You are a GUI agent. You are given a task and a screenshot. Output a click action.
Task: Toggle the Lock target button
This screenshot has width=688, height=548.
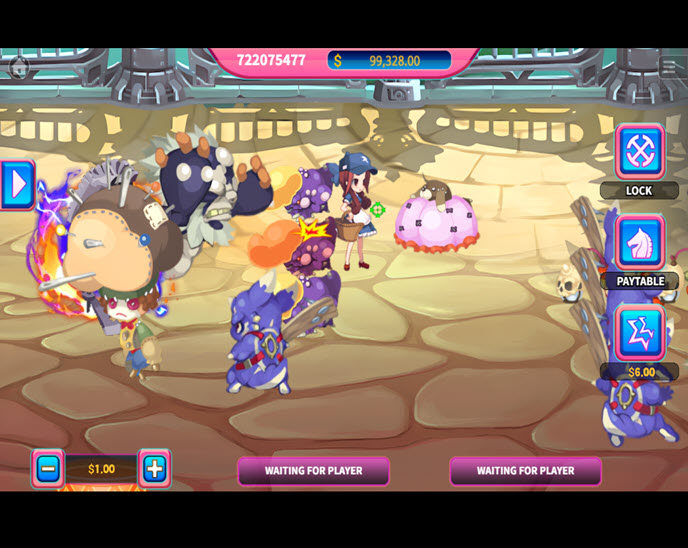point(640,152)
